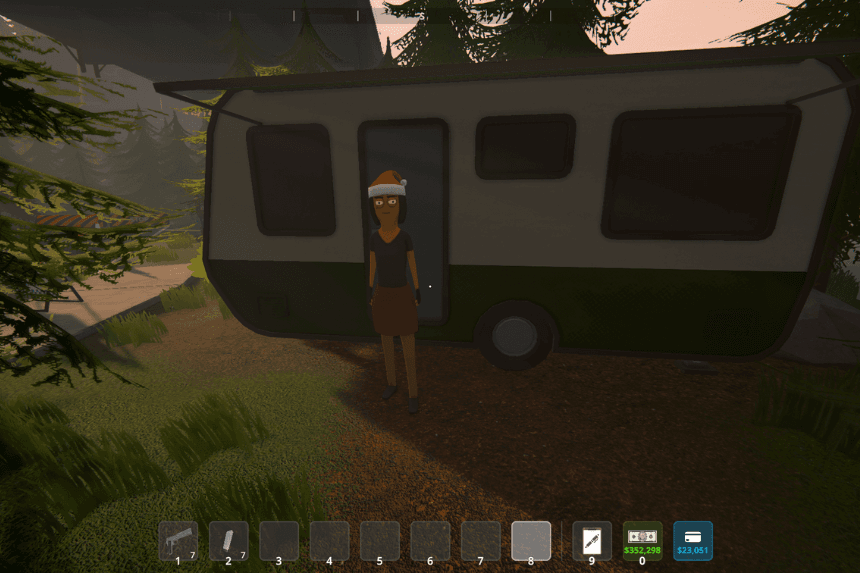Select the ammo magazine in slot 2
The width and height of the screenshot is (860, 573).
pyautogui.click(x=228, y=541)
